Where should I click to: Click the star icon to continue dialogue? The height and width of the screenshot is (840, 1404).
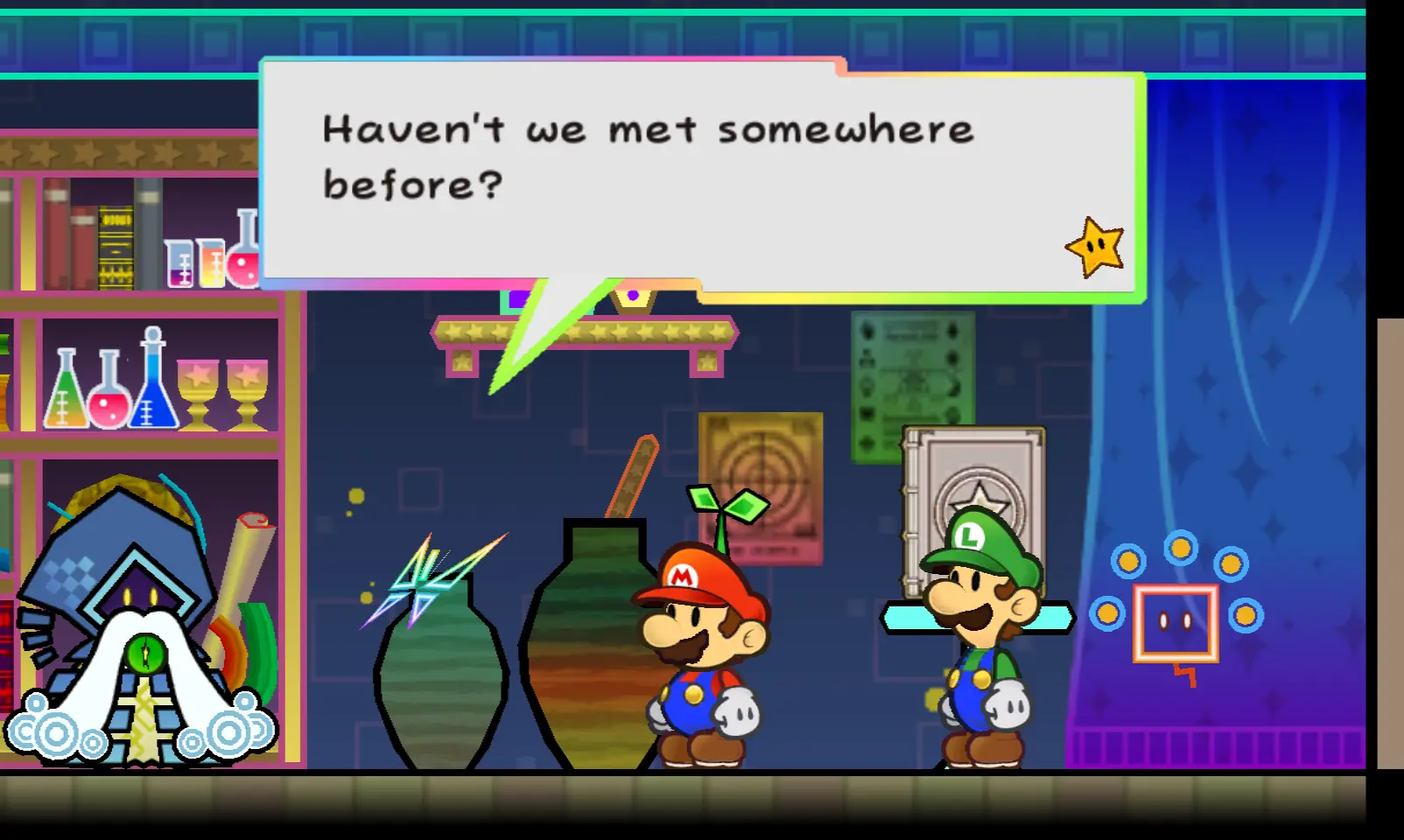[x=1095, y=248]
